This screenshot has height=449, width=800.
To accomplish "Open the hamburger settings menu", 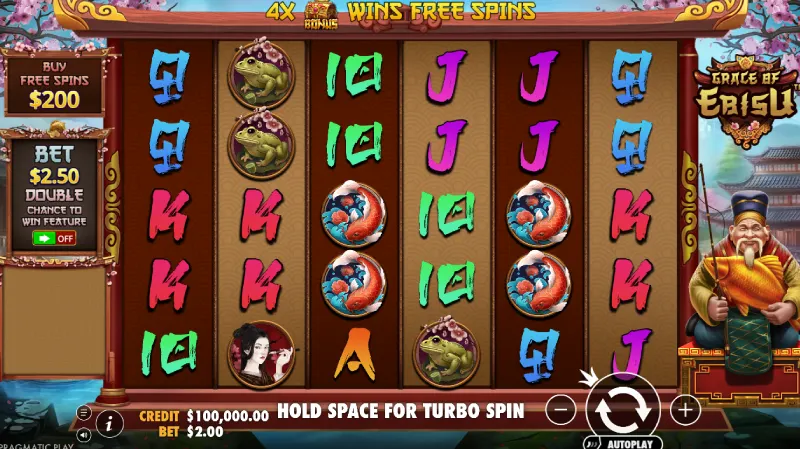I will click(84, 412).
